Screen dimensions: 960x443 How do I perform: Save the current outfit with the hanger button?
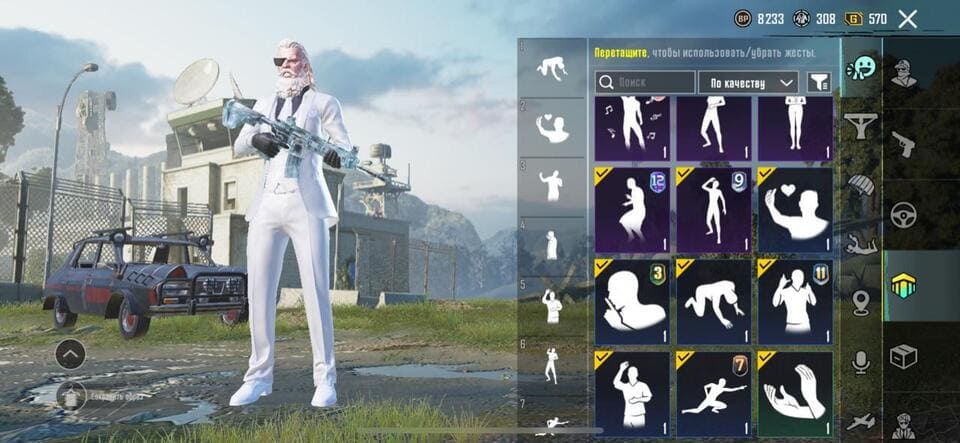70,395
